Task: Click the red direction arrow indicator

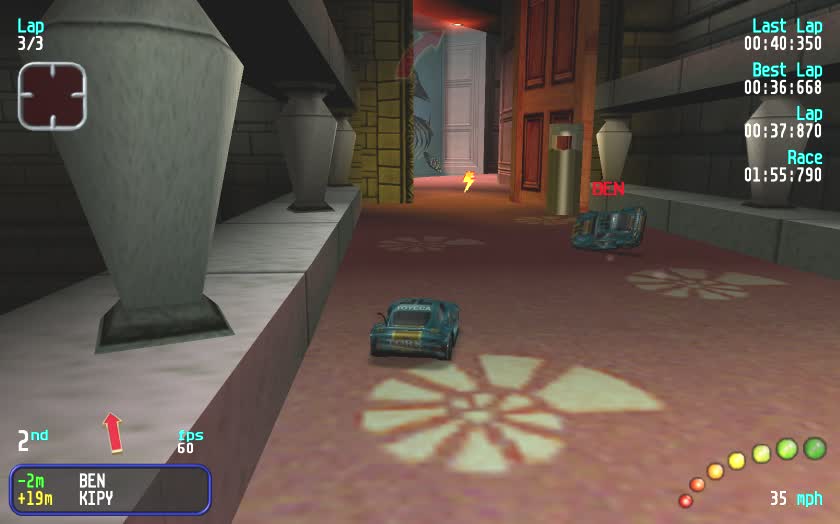Action: point(113,432)
